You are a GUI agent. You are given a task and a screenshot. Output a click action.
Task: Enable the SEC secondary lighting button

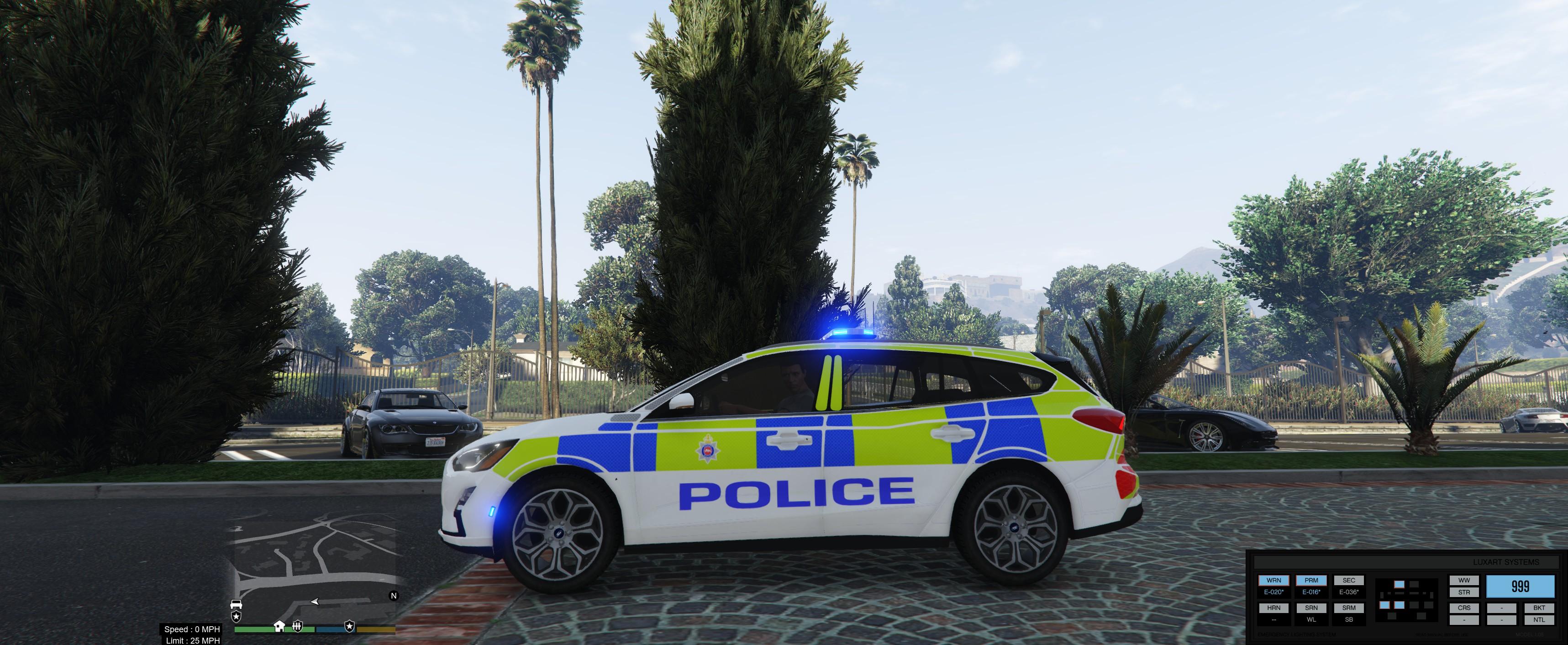(x=1349, y=581)
